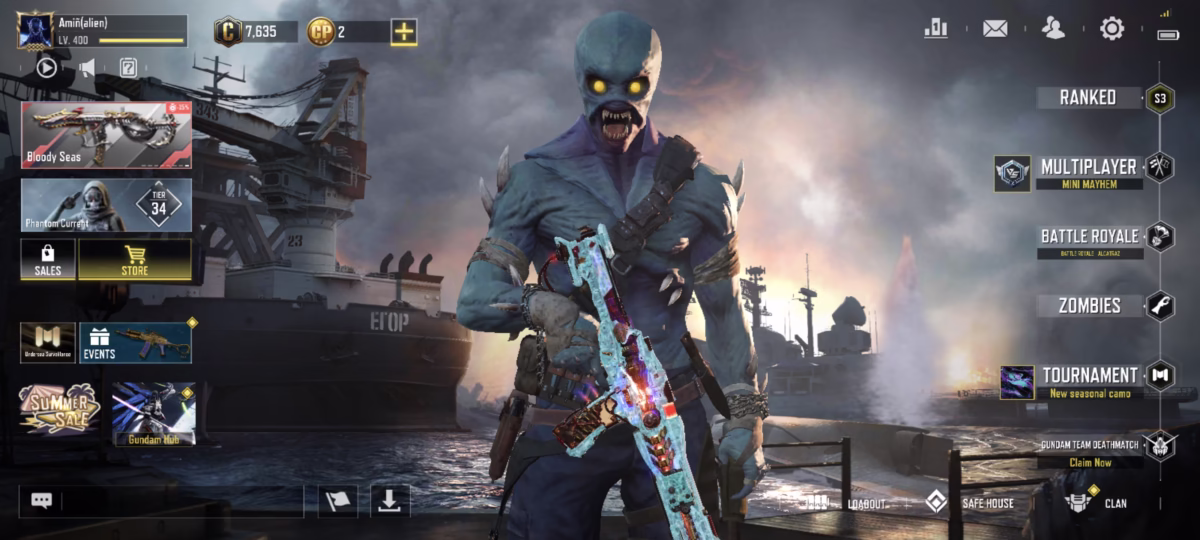Open the Sales shop
The height and width of the screenshot is (540, 1200).
click(48, 259)
